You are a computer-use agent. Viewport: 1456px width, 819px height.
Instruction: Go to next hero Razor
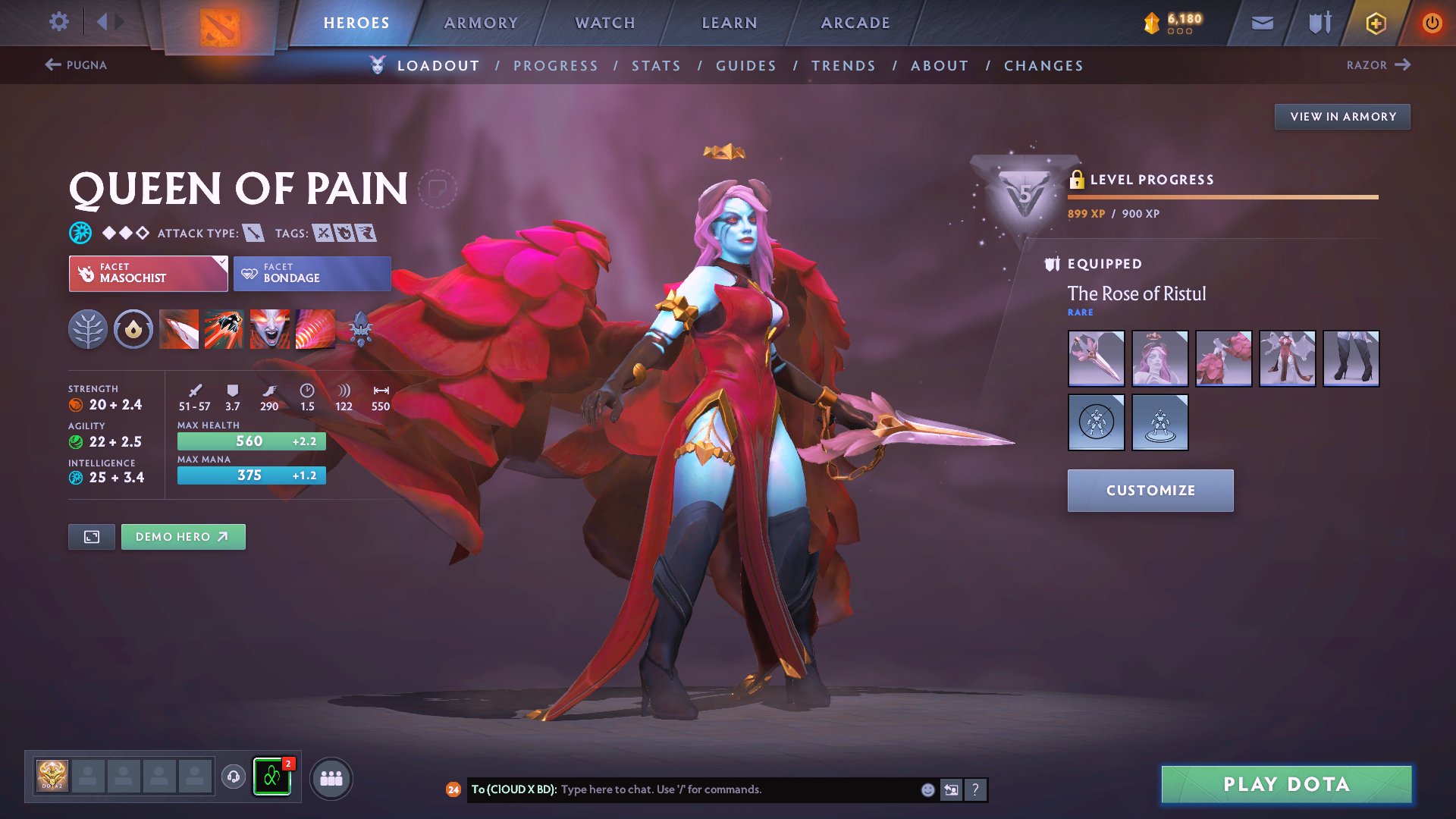point(1378,65)
